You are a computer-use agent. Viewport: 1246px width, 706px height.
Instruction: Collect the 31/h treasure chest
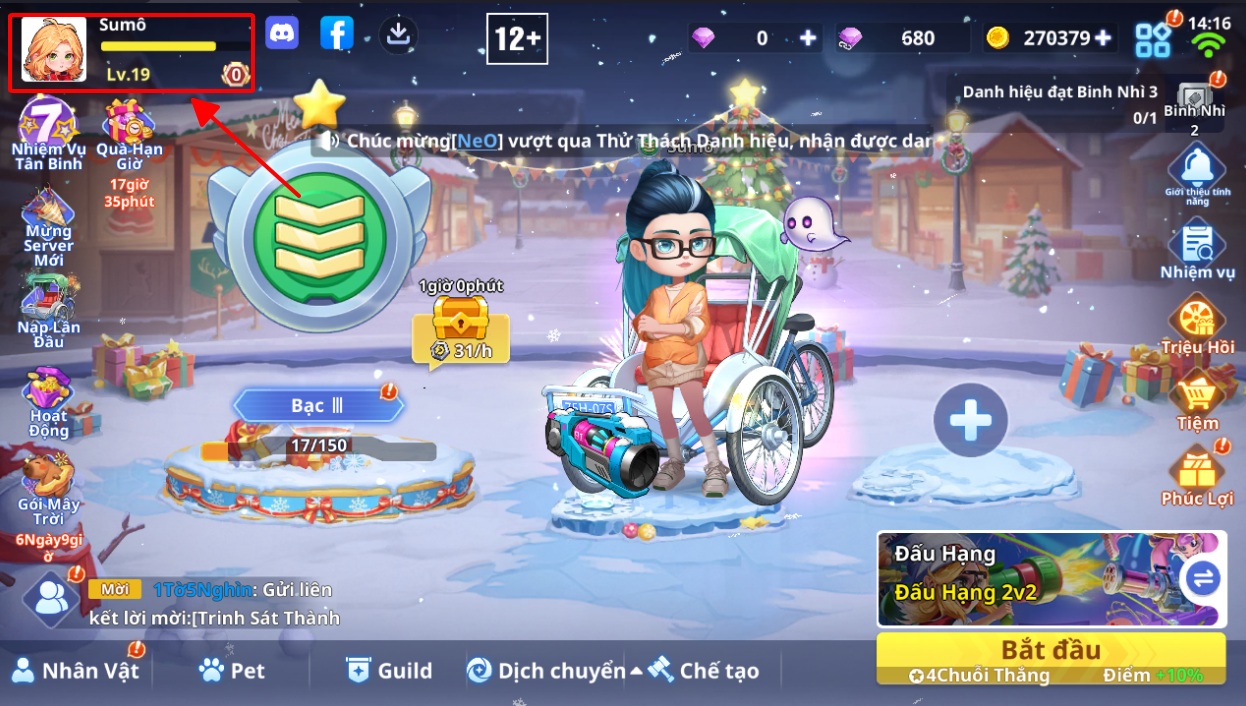pos(460,322)
